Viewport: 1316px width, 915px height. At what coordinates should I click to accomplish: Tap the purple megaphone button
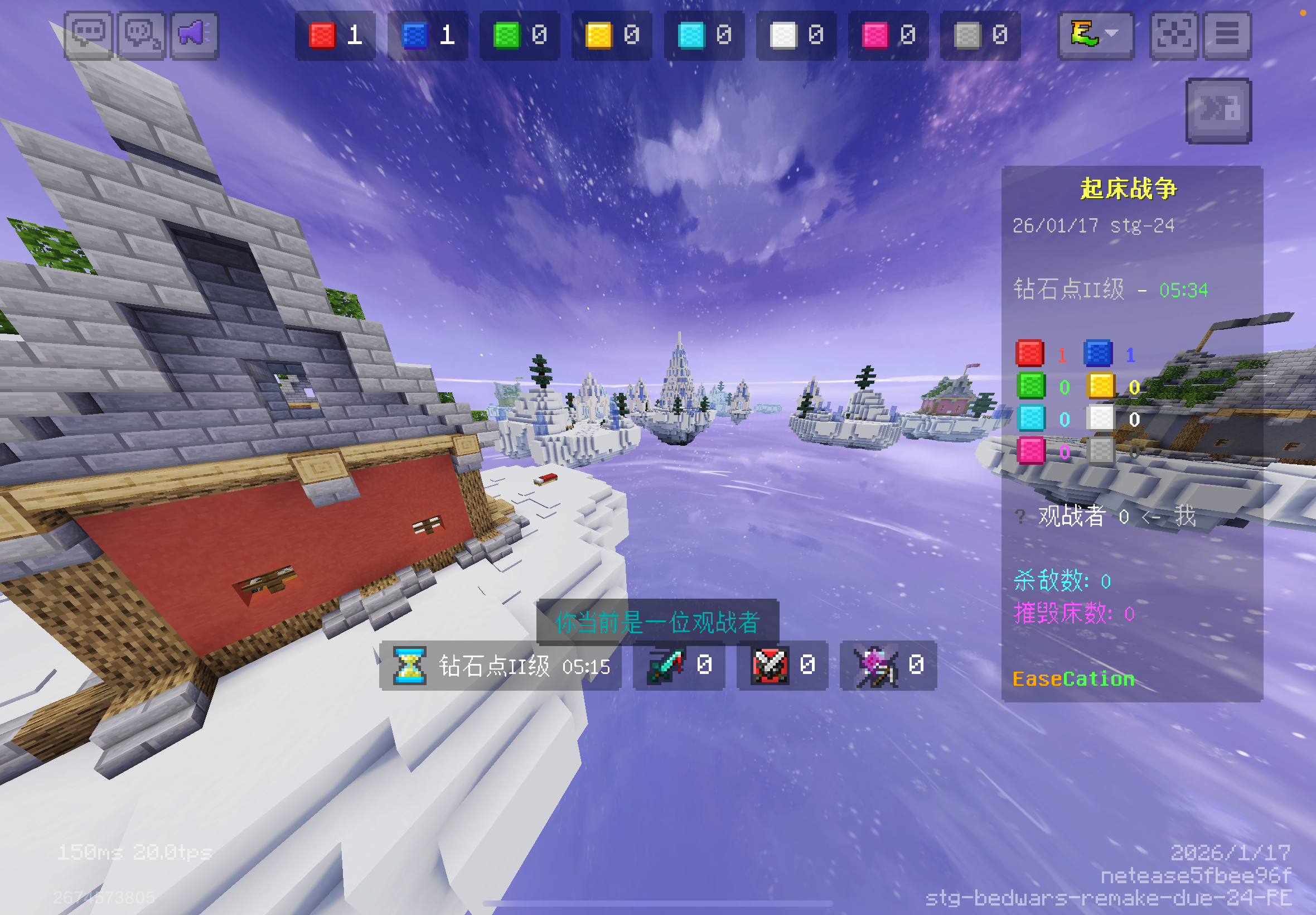click(x=195, y=36)
